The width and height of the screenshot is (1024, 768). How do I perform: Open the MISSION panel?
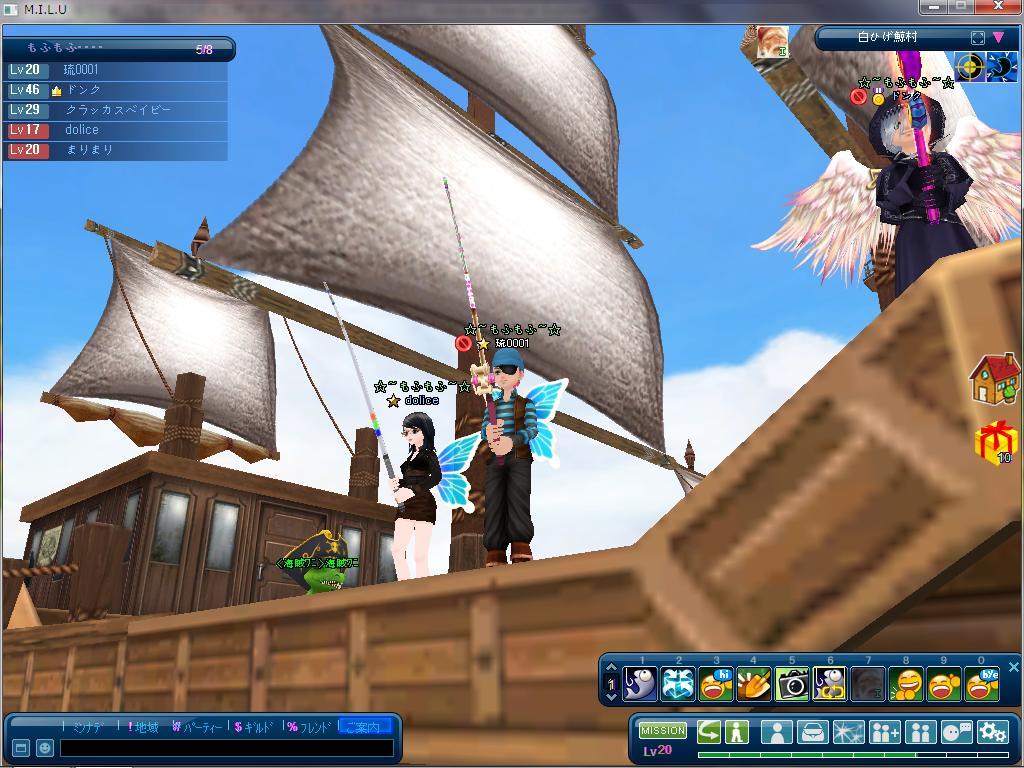[x=662, y=731]
